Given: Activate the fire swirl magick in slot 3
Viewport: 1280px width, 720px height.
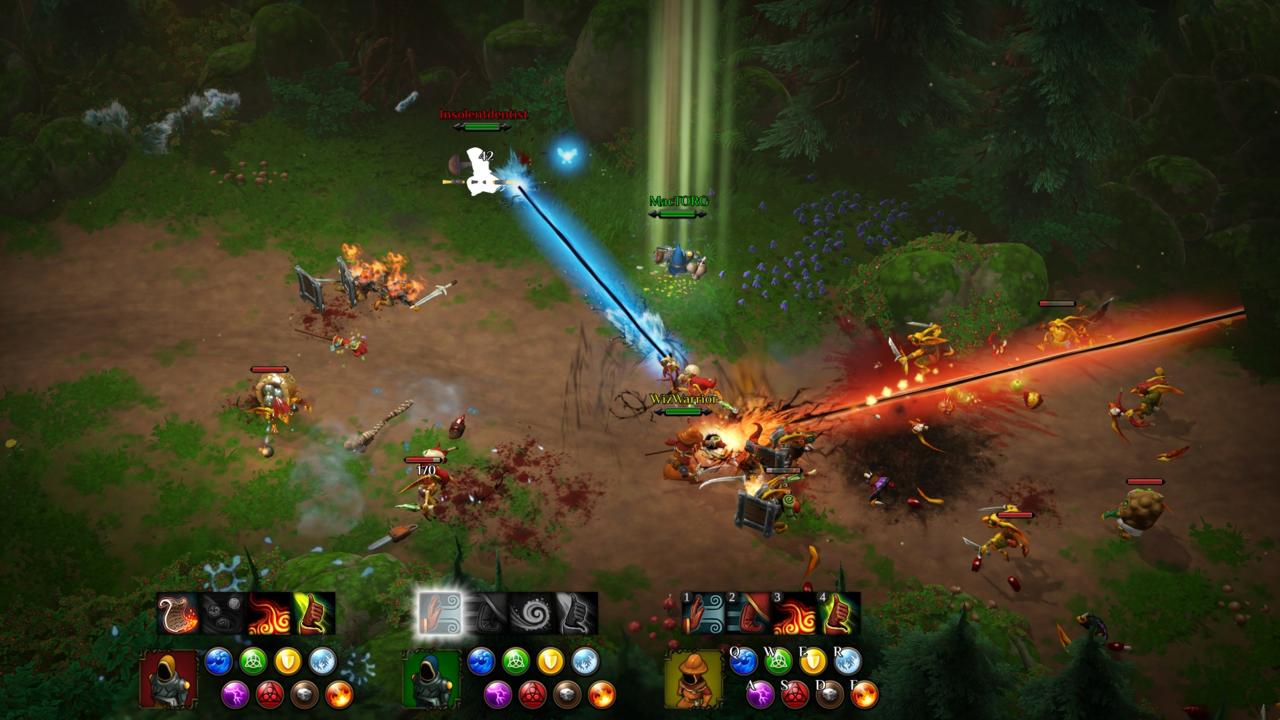Looking at the screenshot, I should click(794, 613).
